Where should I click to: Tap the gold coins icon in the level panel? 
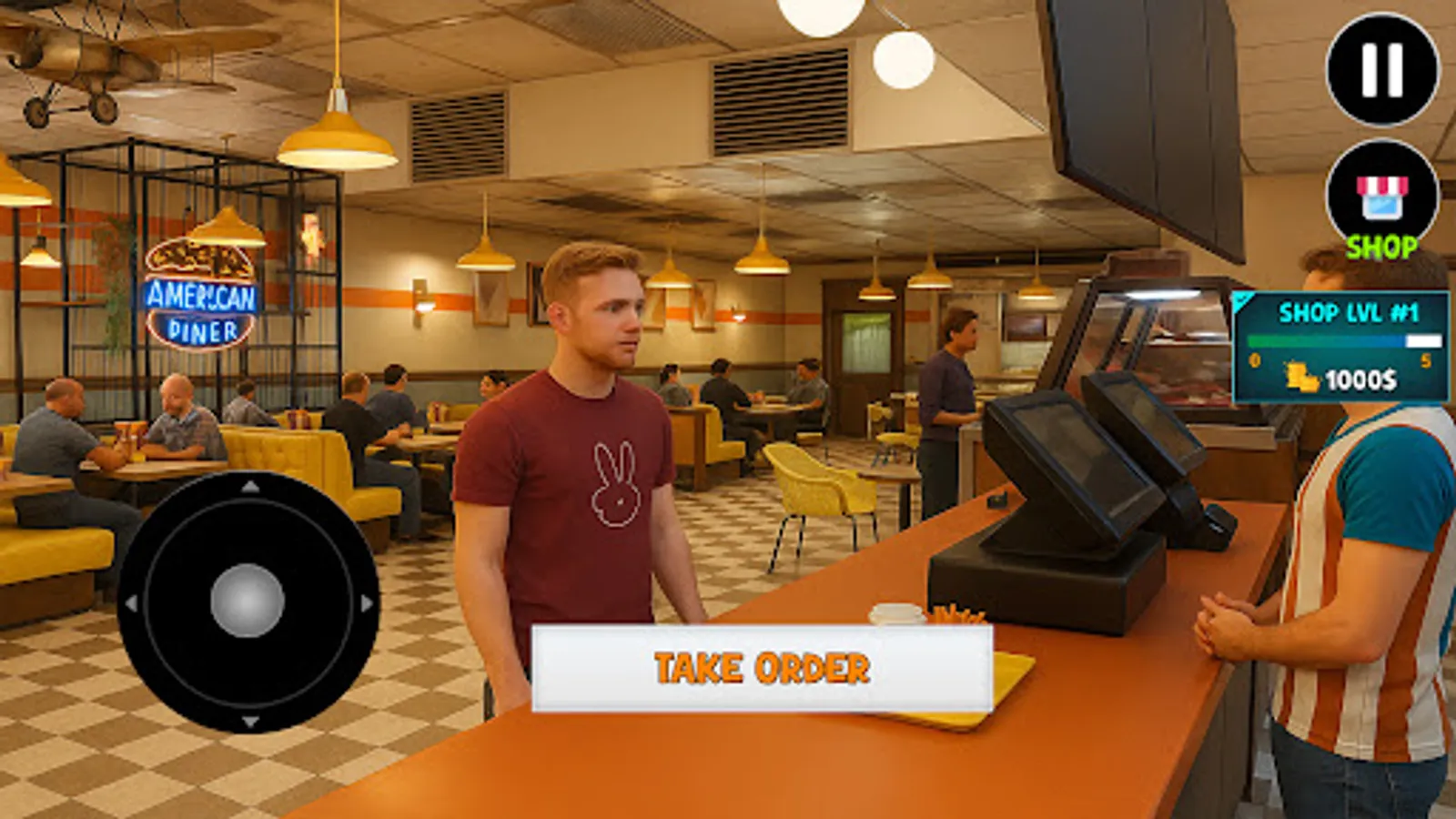click(x=1301, y=378)
